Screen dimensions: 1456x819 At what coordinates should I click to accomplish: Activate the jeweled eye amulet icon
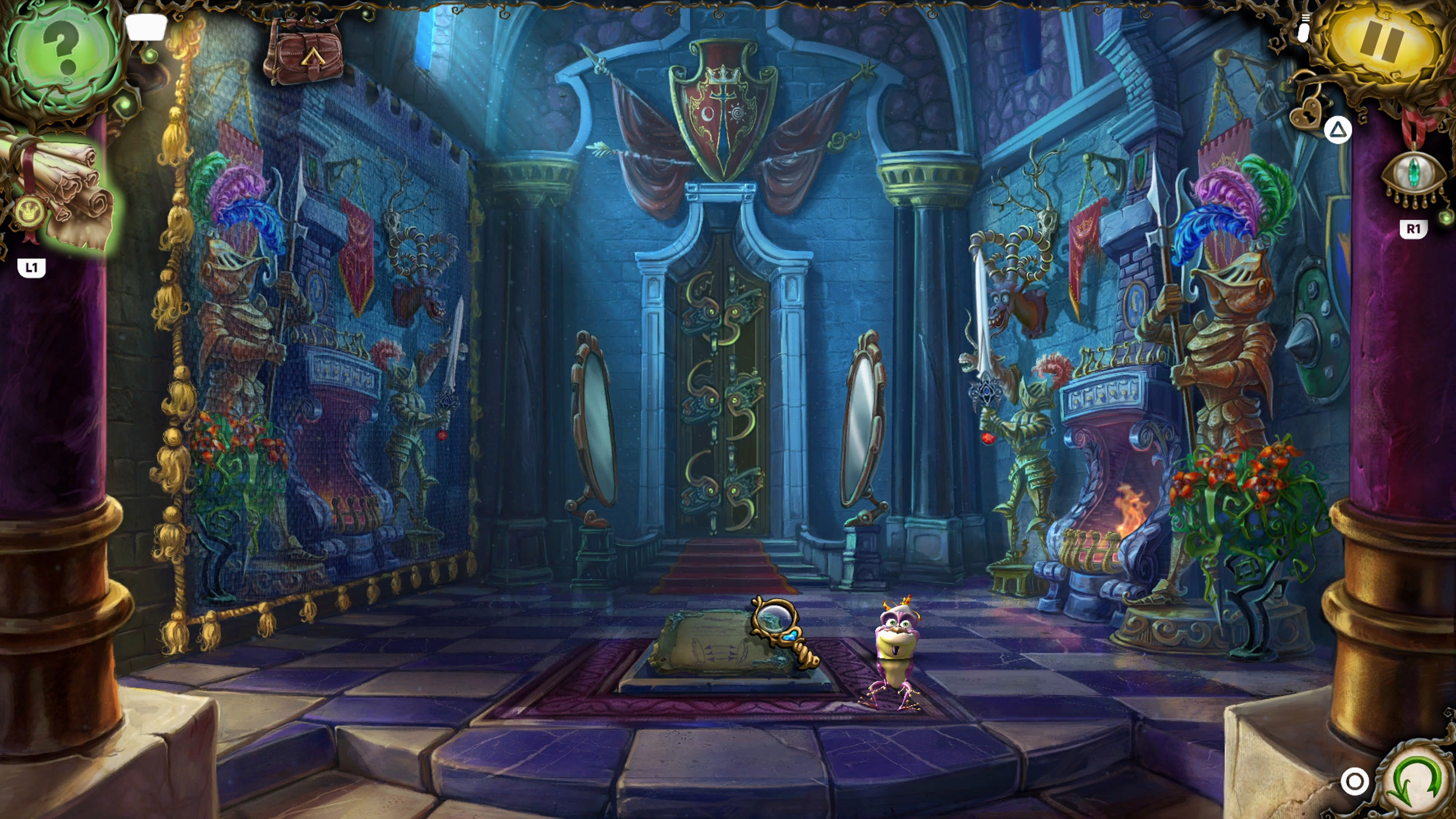point(1413,175)
